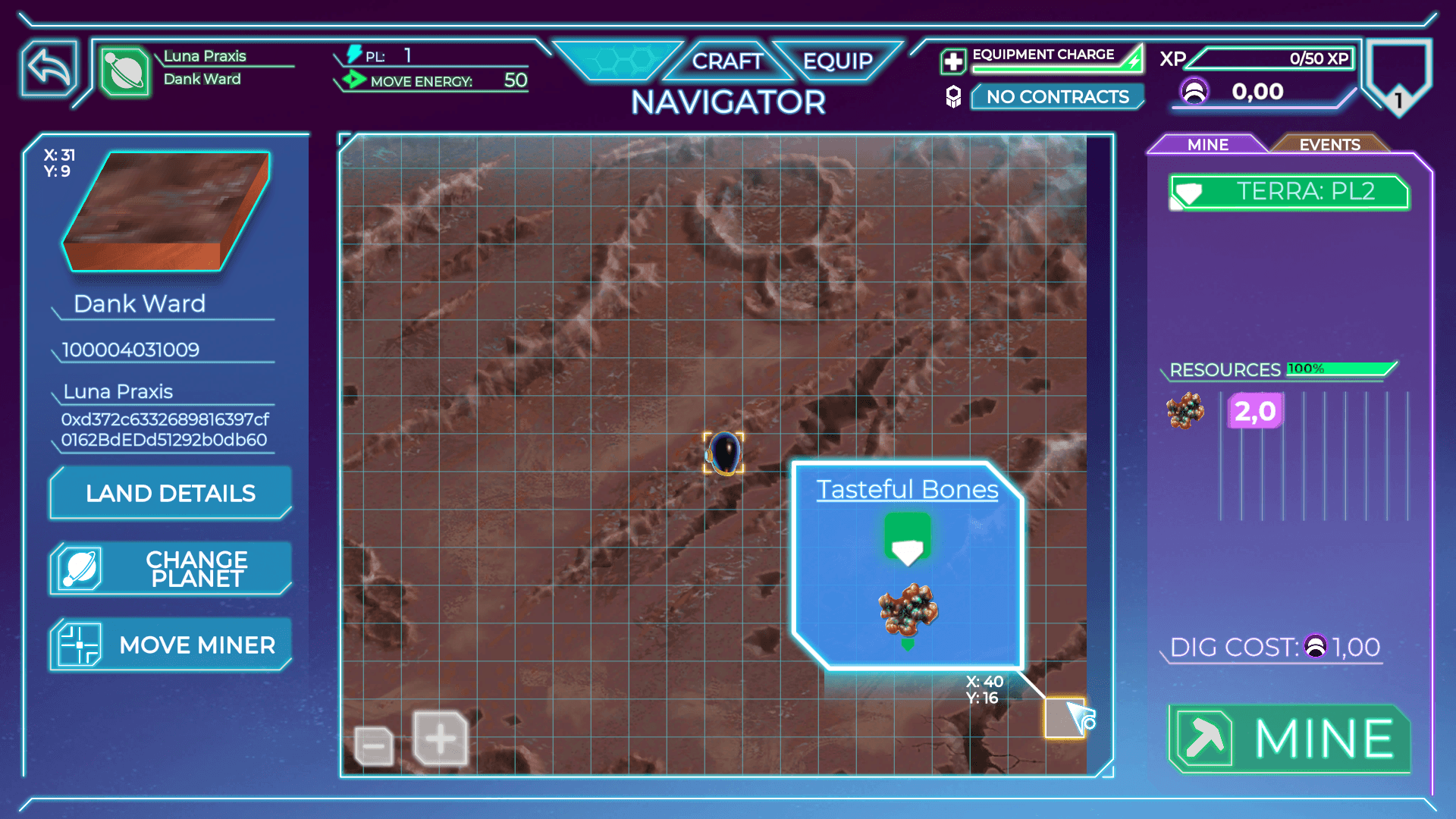The width and height of the screenshot is (1456, 819).
Task: Click the Luna Praxis planet icon
Action: (124, 72)
